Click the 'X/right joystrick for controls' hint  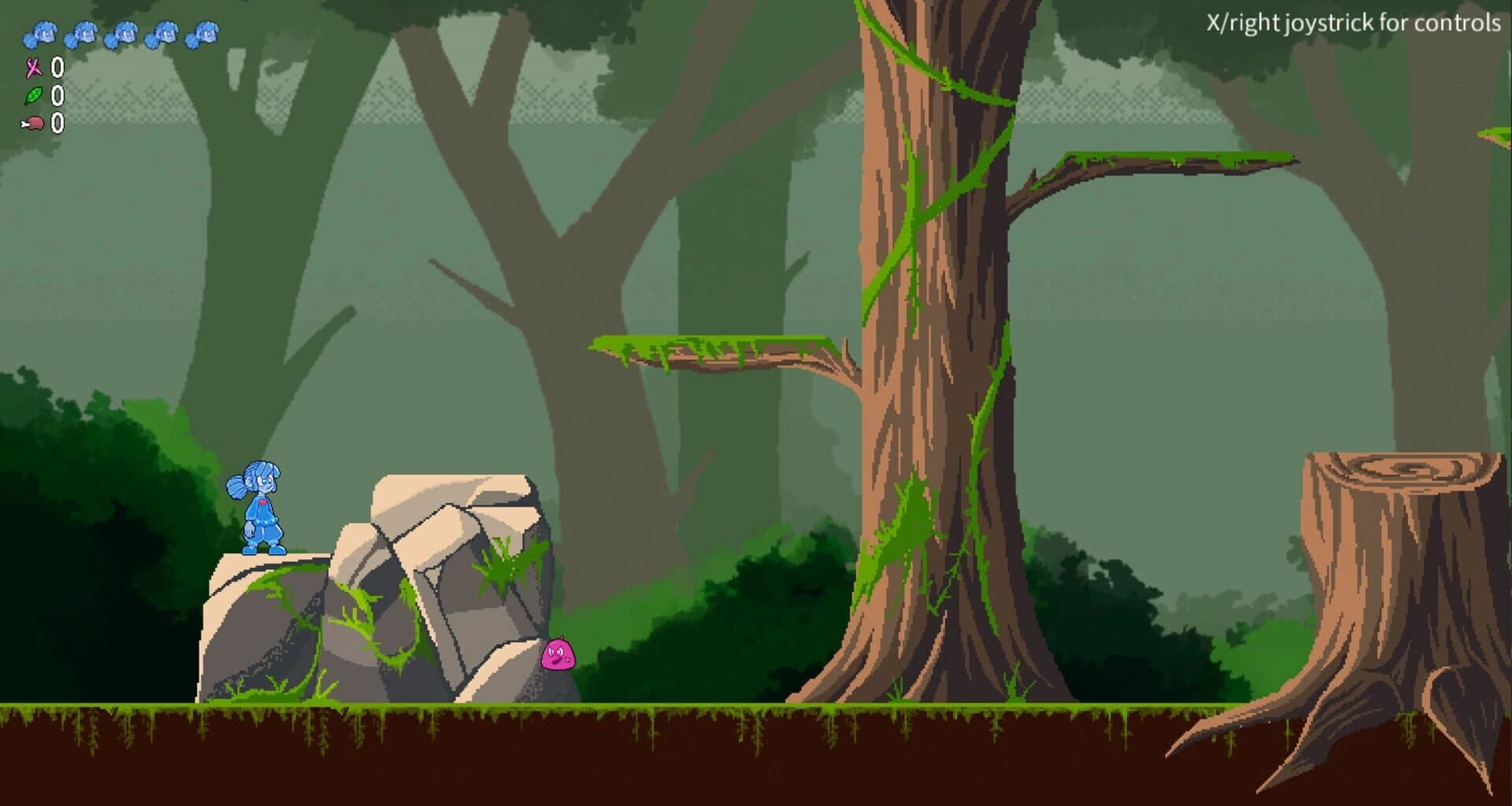1353,24
